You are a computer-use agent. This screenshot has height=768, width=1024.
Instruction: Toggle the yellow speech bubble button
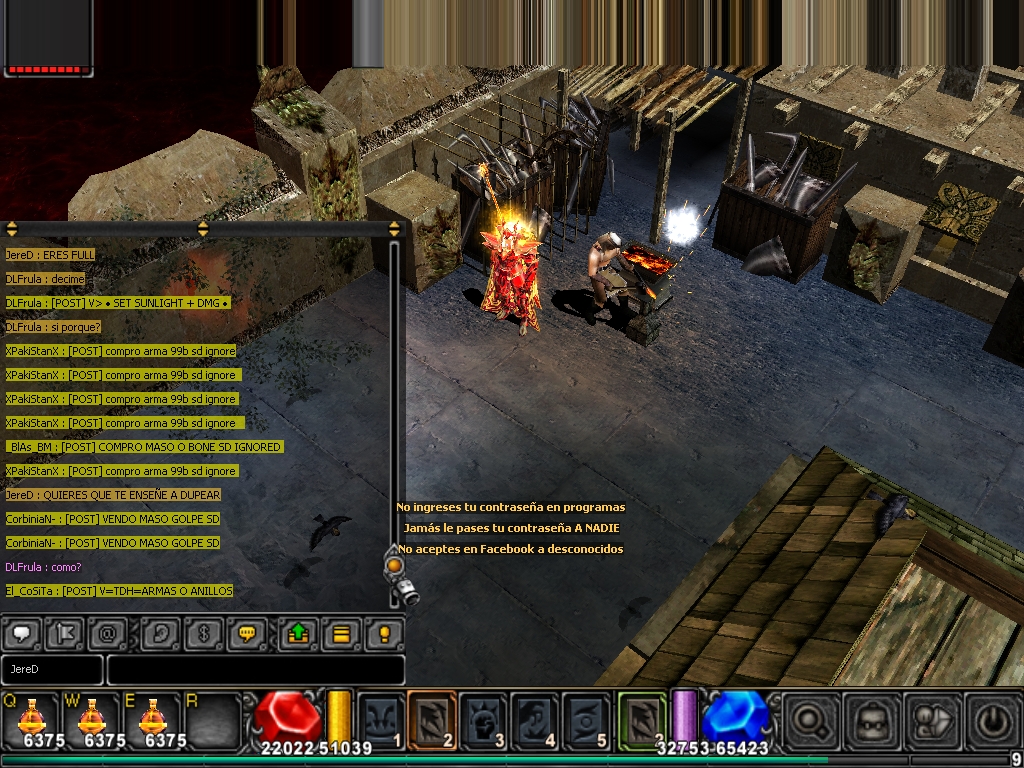[246, 633]
